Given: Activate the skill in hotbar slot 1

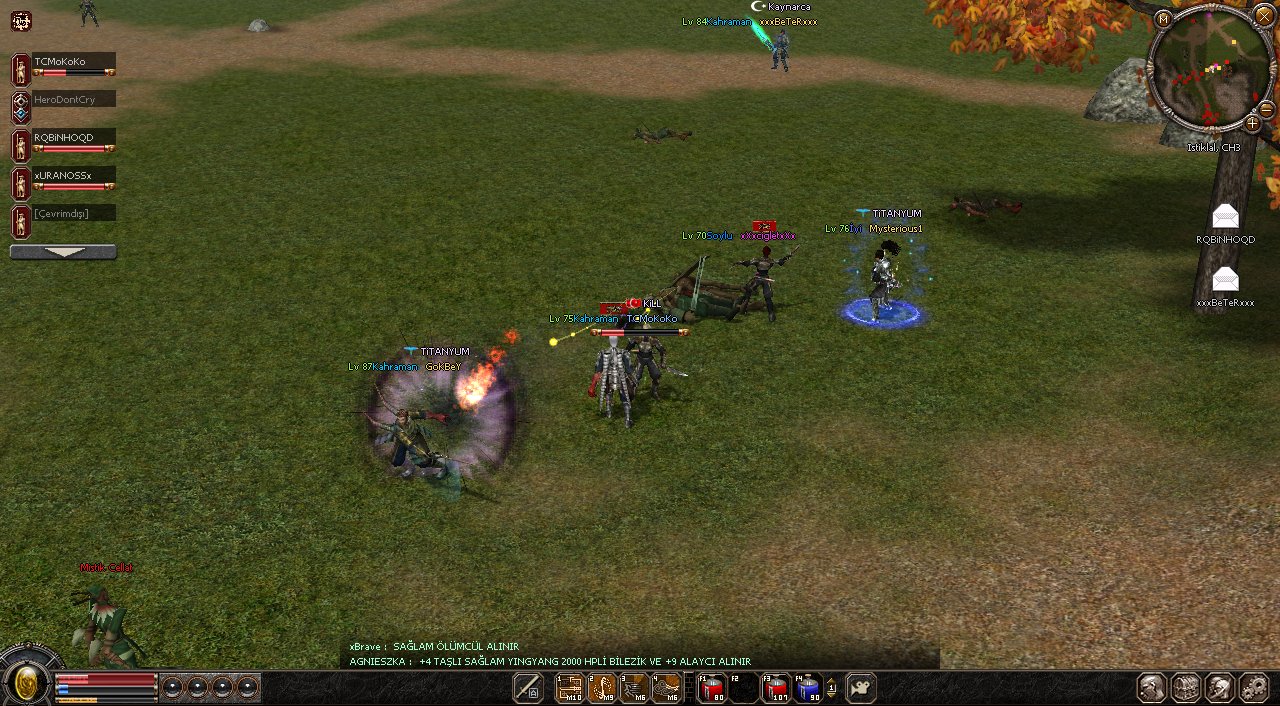Looking at the screenshot, I should click(570, 688).
